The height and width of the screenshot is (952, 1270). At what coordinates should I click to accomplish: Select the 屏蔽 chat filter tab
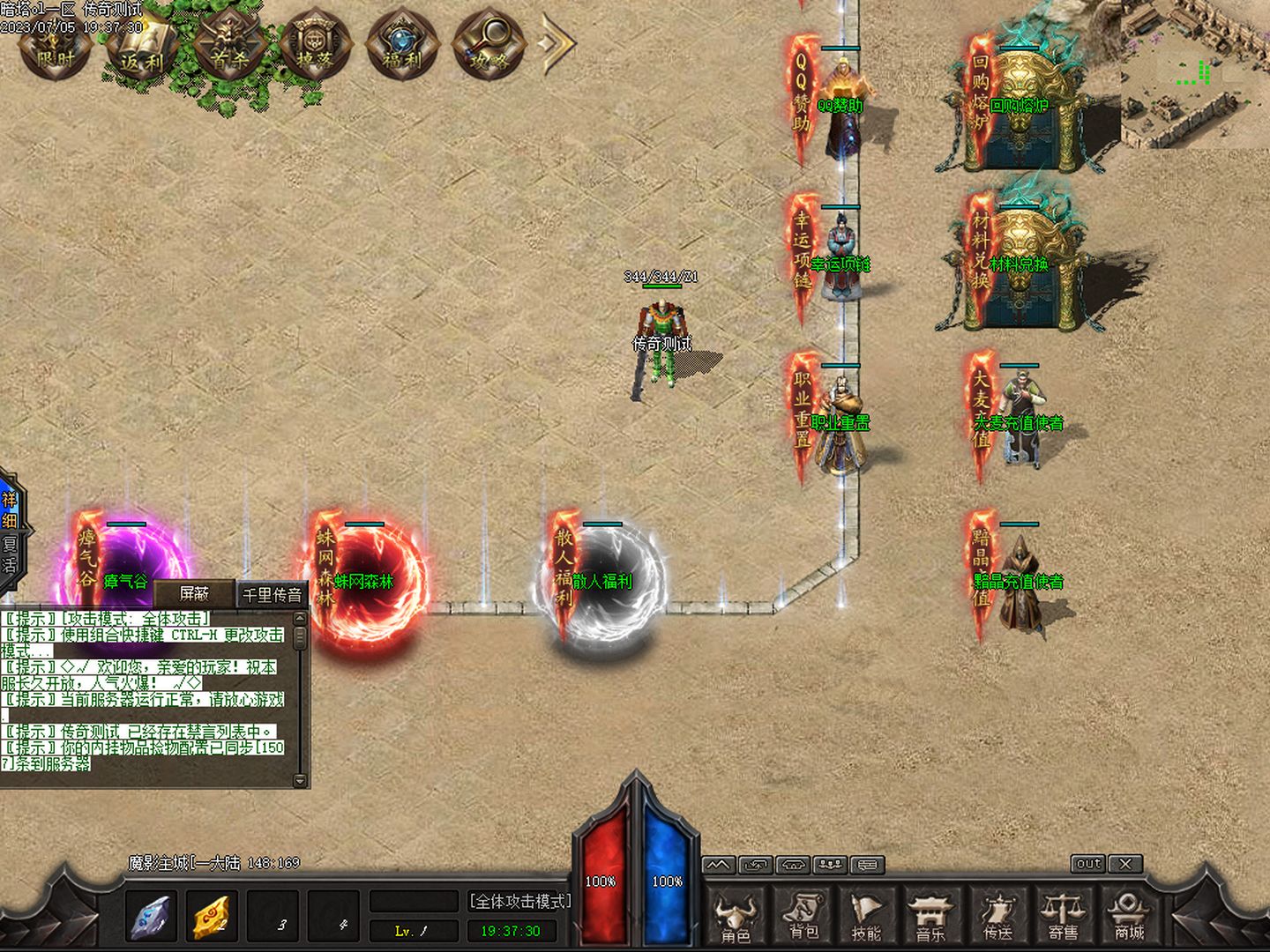pos(194,594)
